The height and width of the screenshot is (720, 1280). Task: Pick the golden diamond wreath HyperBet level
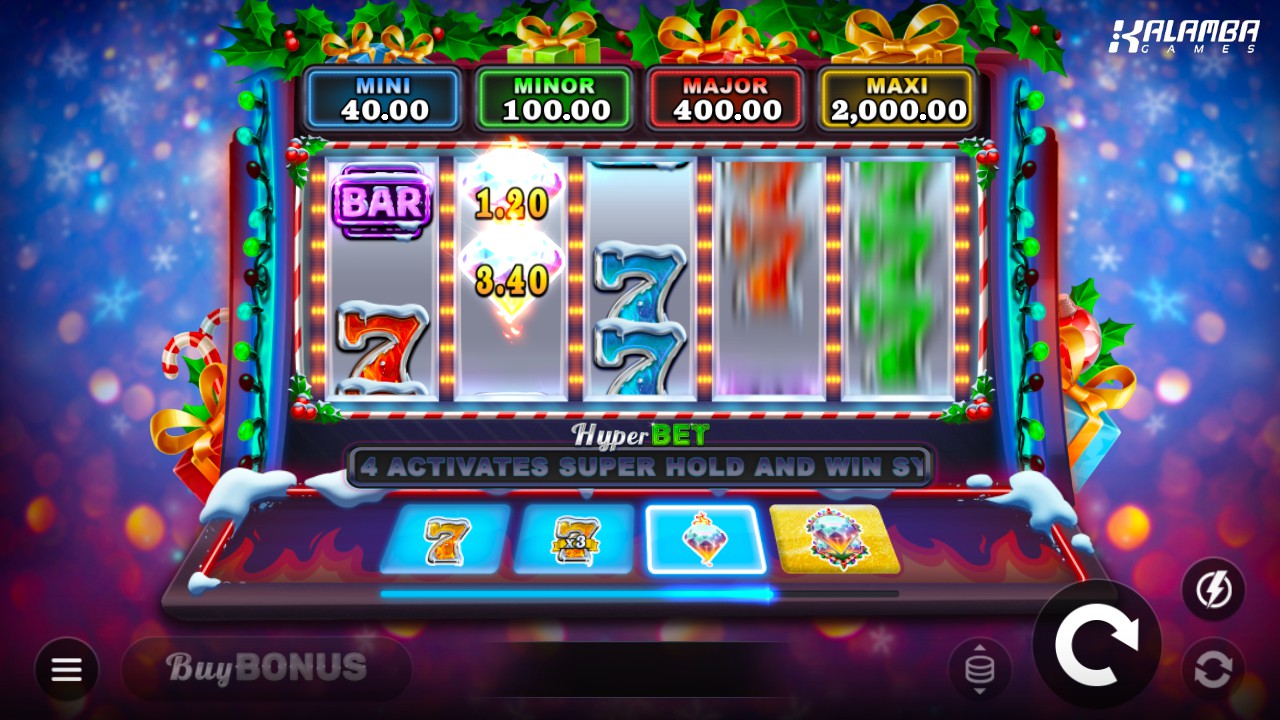834,540
